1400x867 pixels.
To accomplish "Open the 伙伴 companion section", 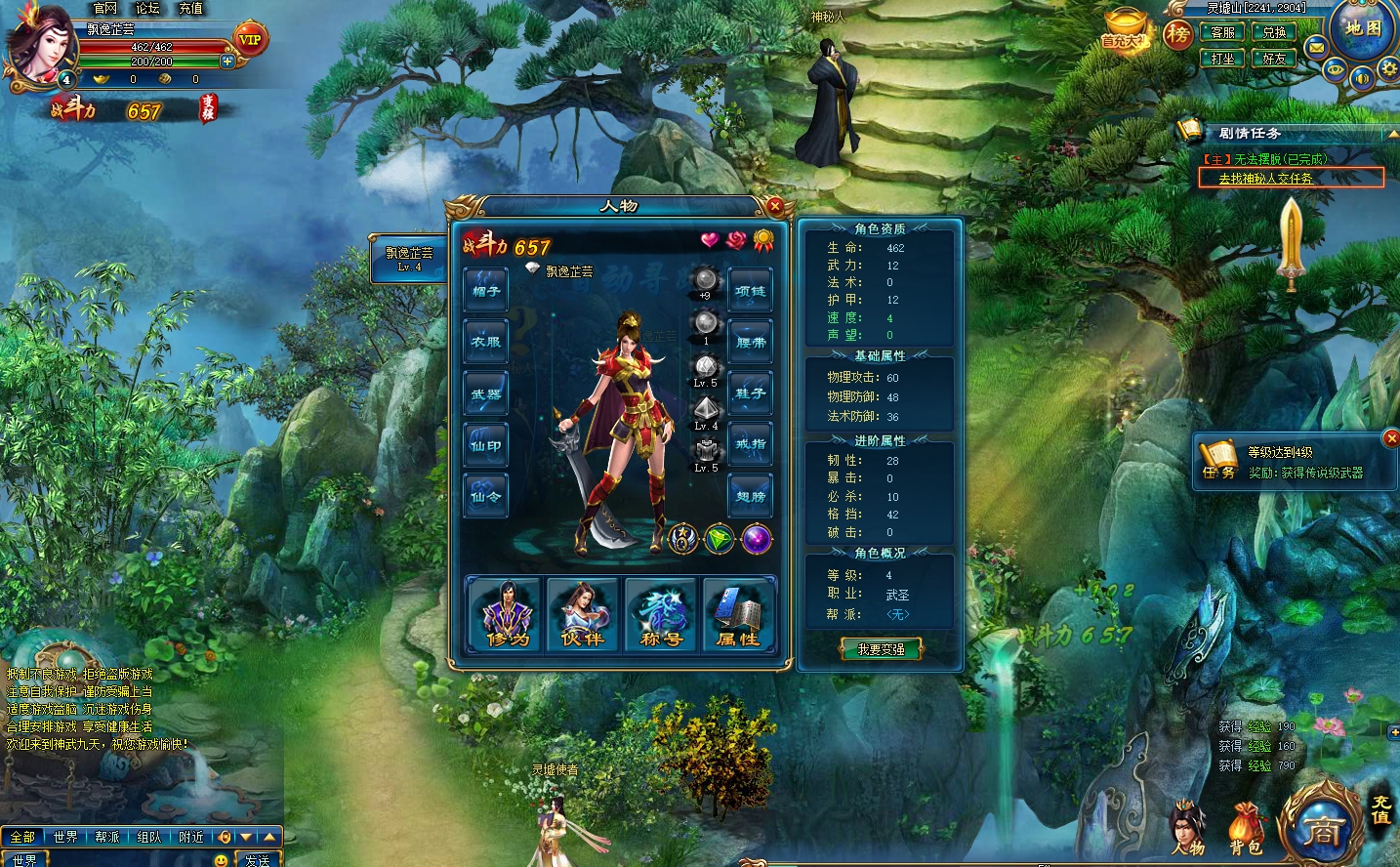I will [x=583, y=613].
